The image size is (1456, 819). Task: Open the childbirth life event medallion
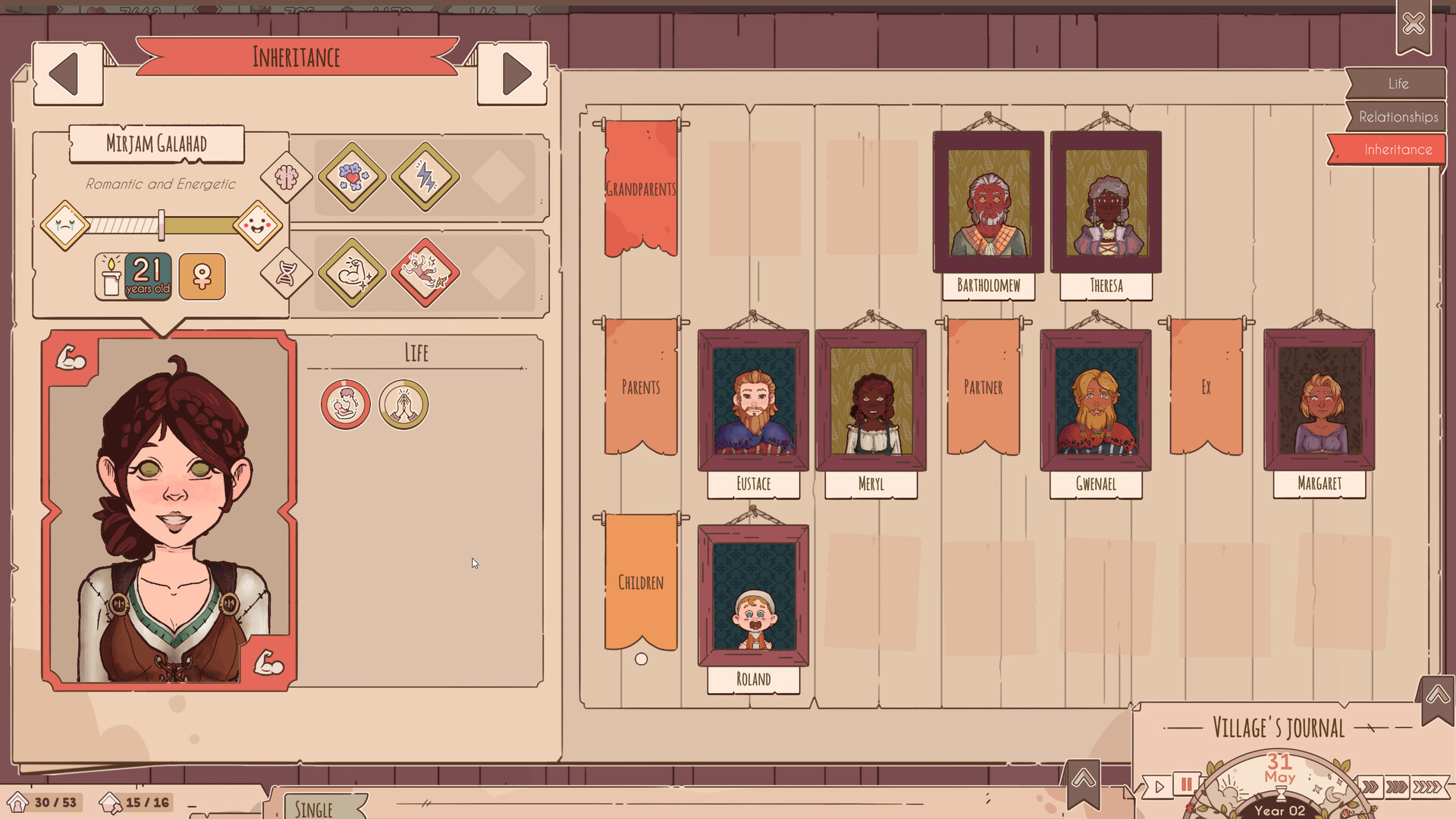coord(345,404)
